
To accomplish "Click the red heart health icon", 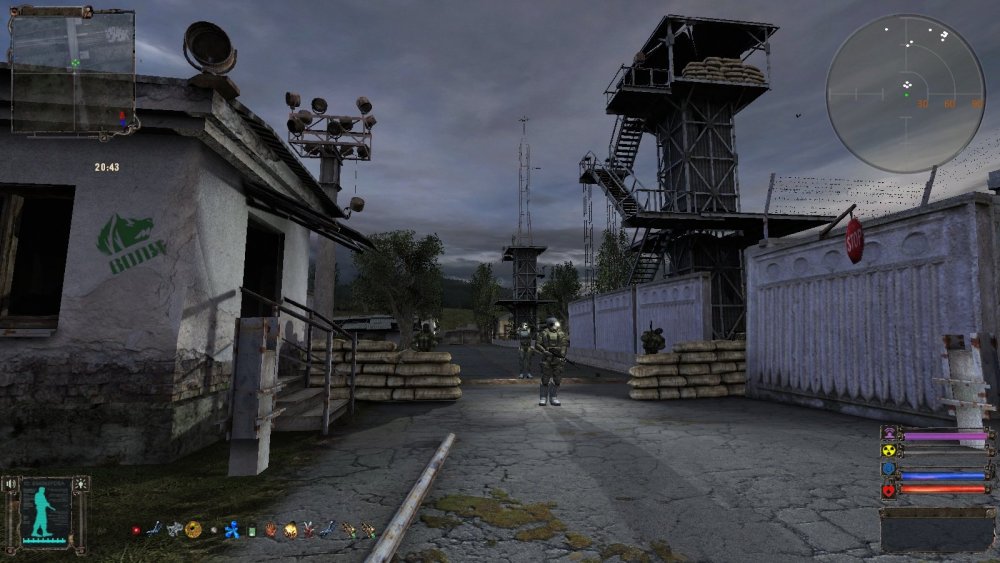I will tap(888, 490).
